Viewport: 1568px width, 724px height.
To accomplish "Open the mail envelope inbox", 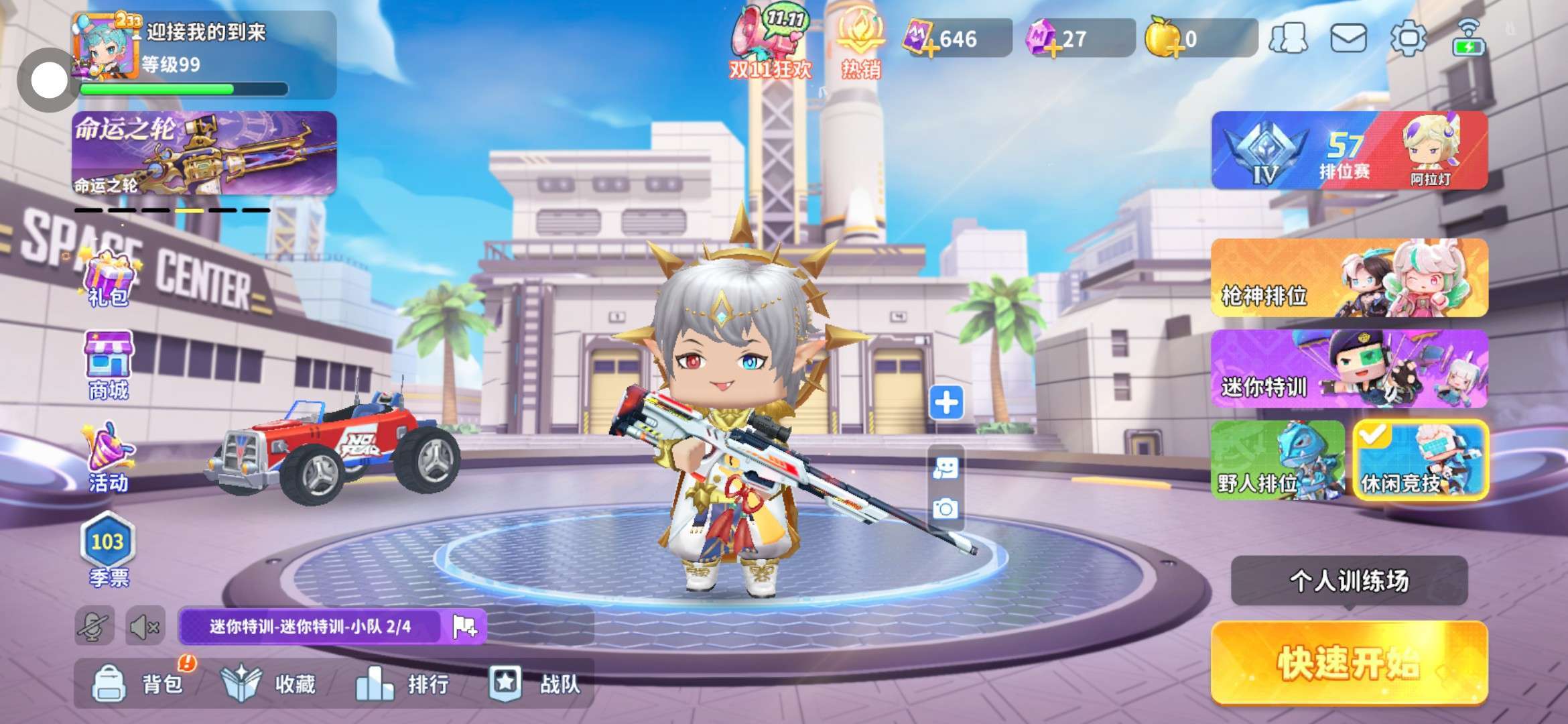I will 1348,38.
